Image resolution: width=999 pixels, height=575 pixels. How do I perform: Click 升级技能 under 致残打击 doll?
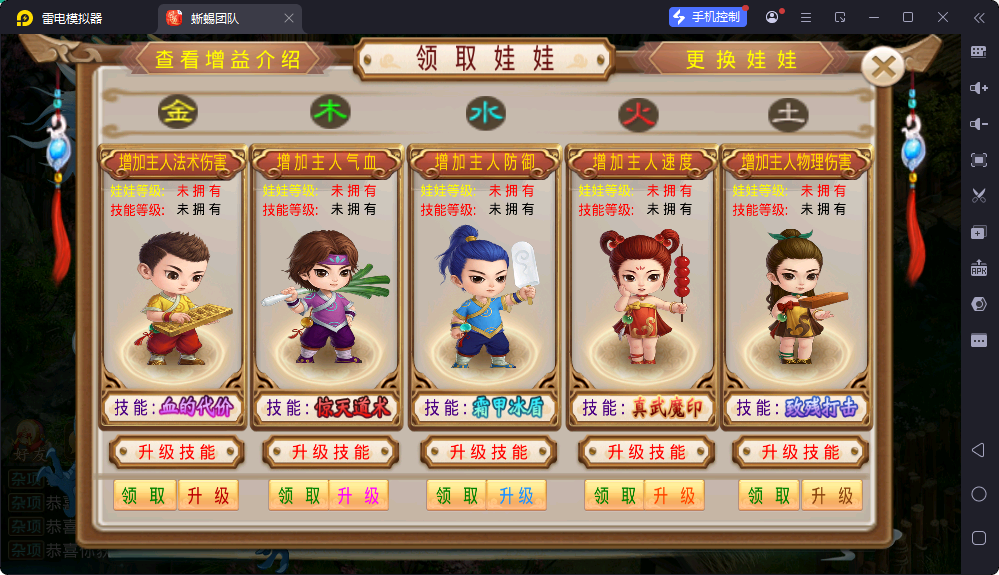(x=798, y=452)
